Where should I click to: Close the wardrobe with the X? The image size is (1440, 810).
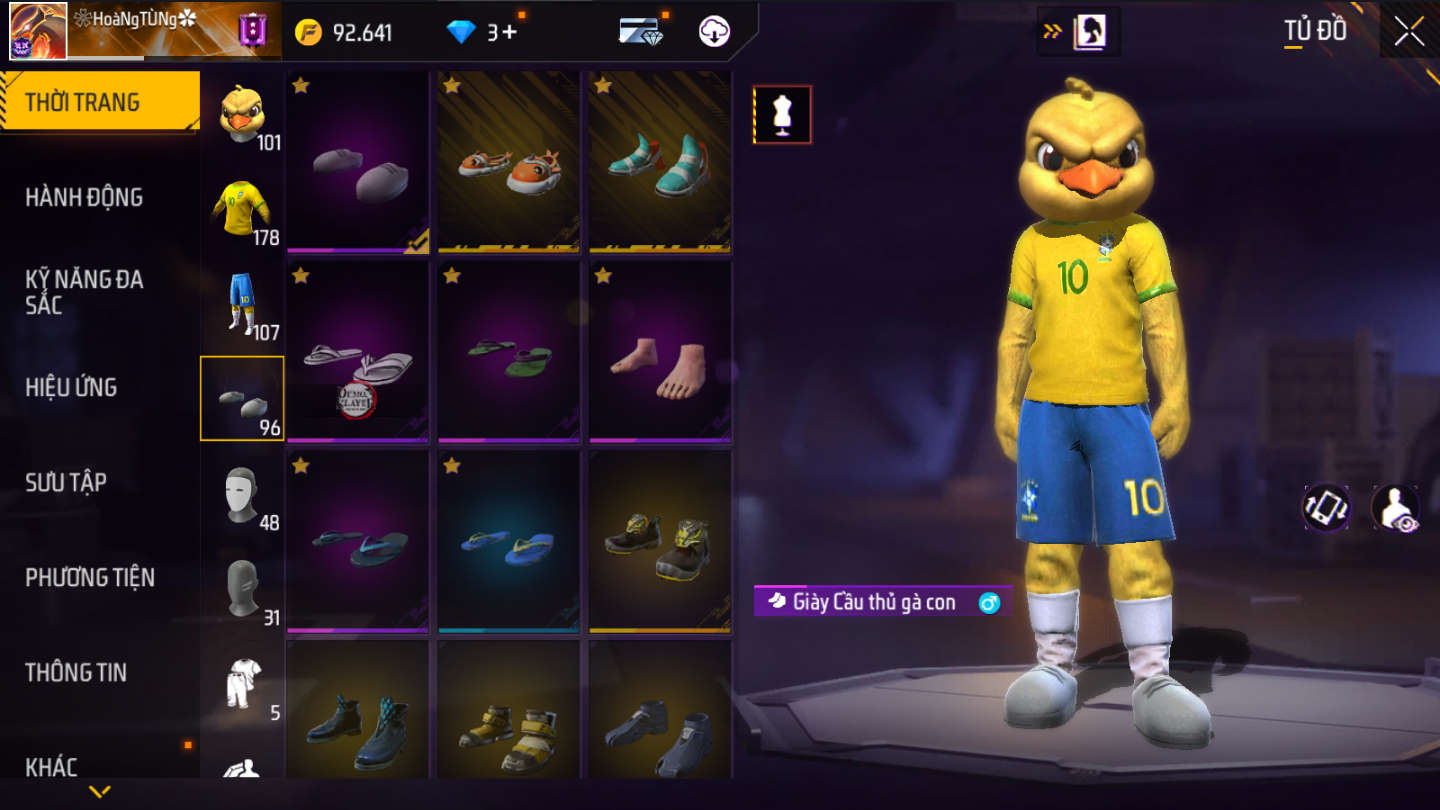[x=1409, y=31]
